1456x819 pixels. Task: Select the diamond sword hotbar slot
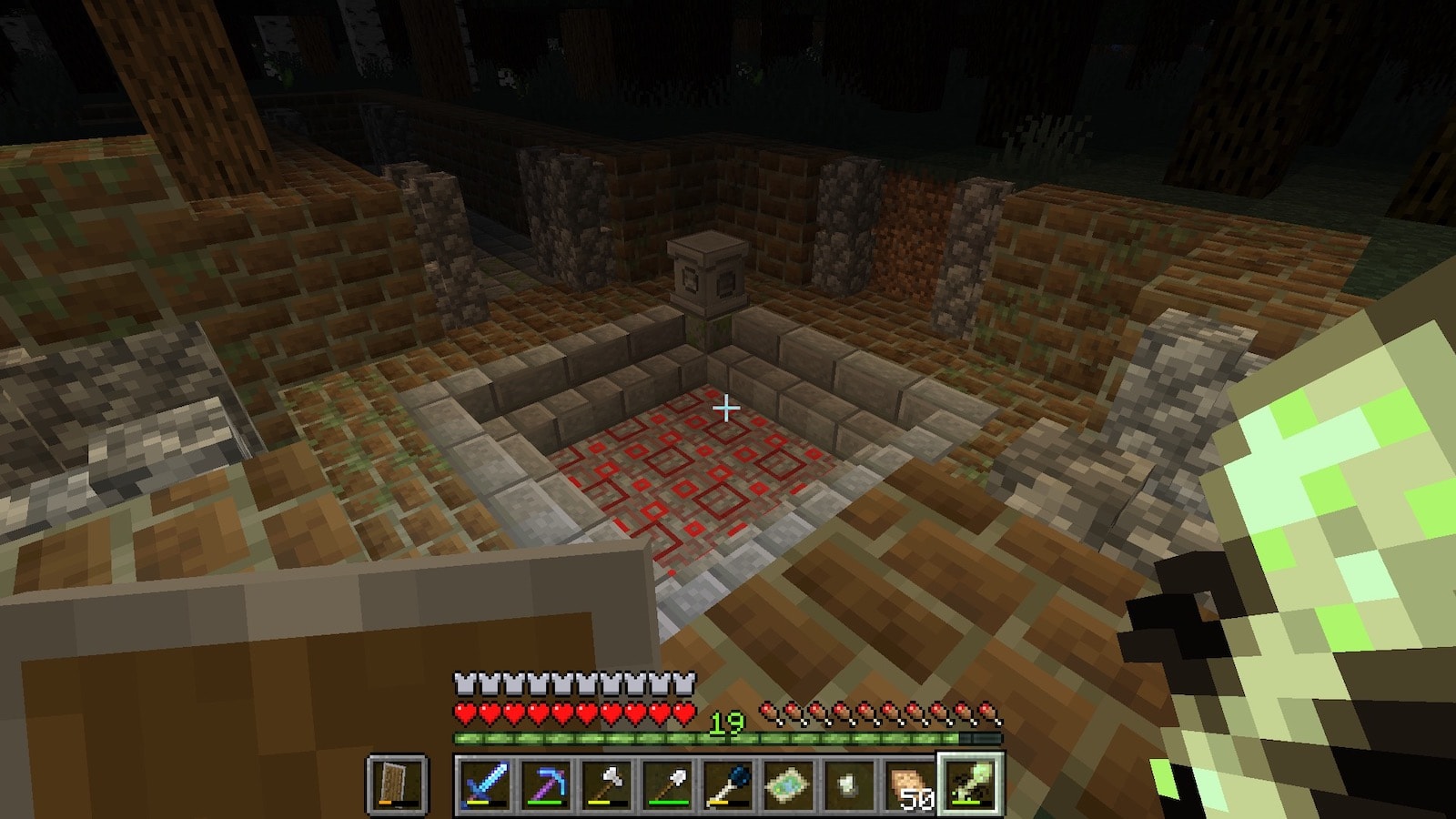[x=484, y=784]
